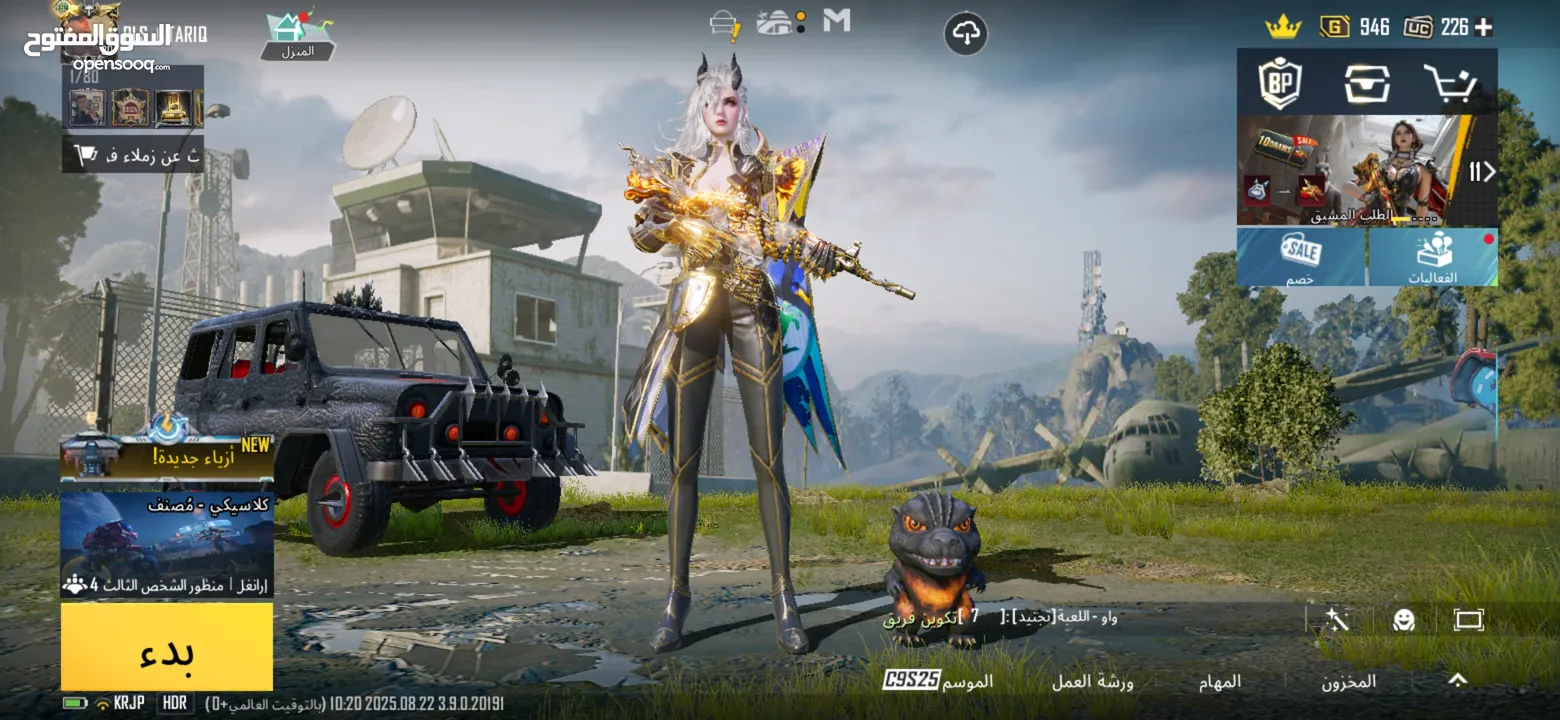Screen dimensions: 1560x720
Task: Open the كلاسيكي مصنف mode selection panel
Action: (167, 545)
